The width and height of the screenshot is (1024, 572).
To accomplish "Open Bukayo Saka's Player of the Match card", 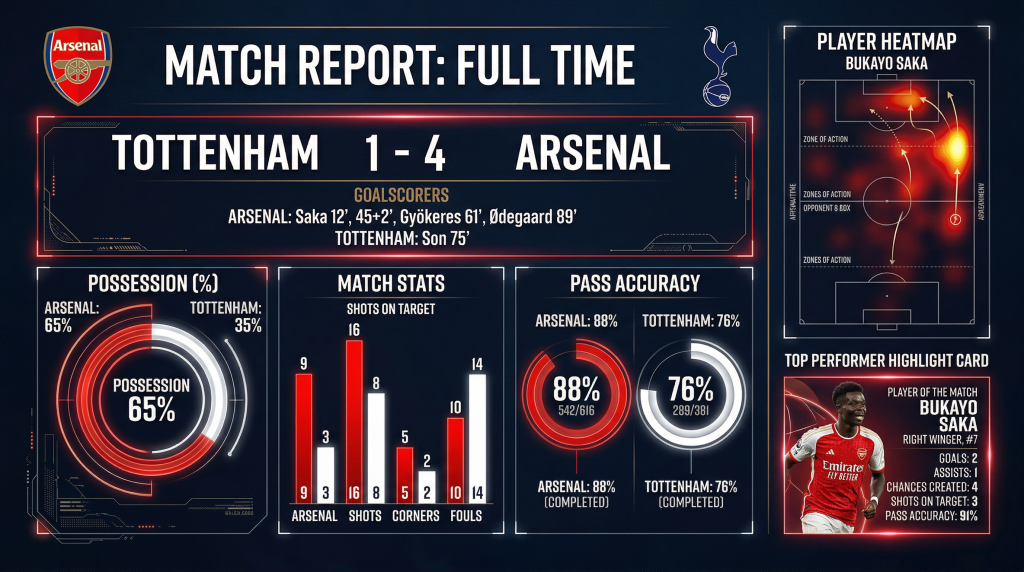I will 887,457.
